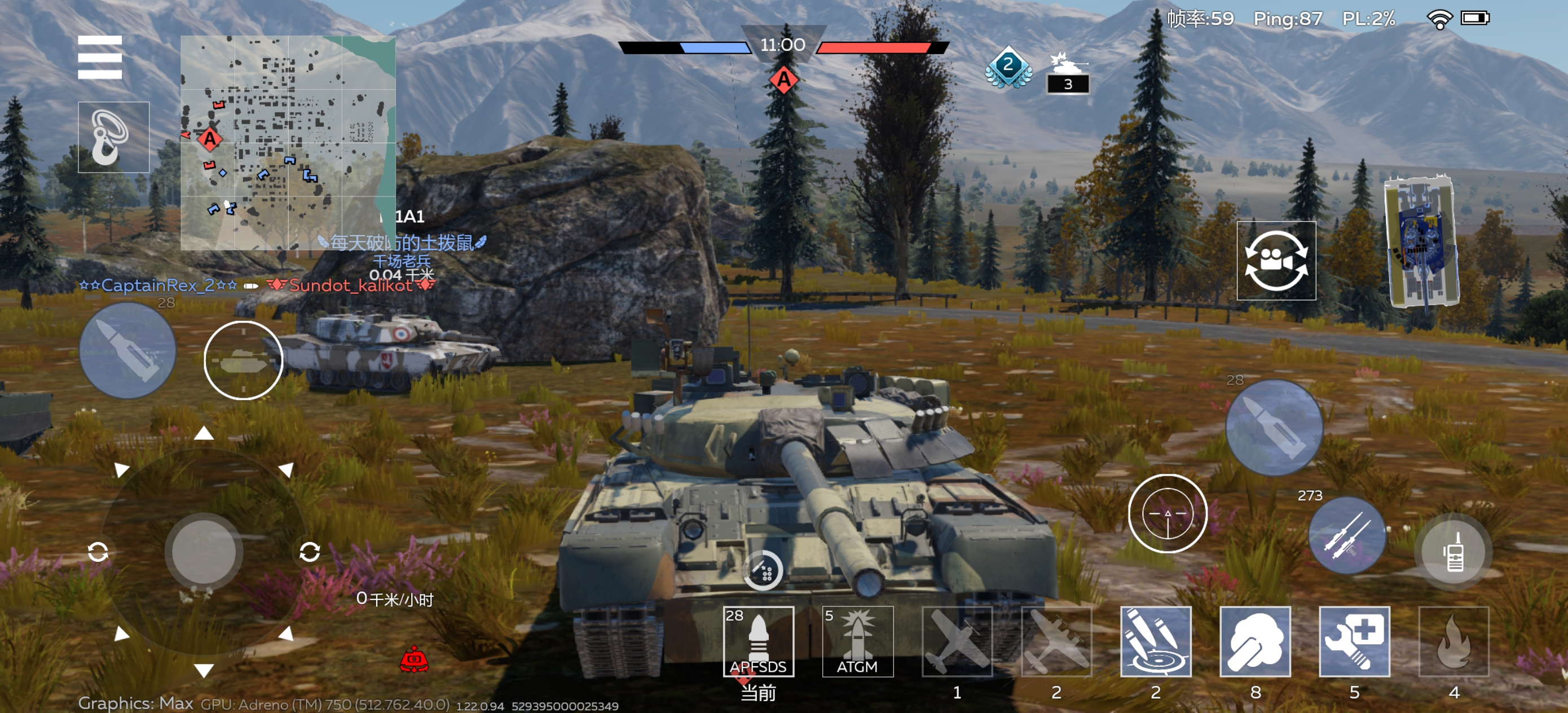
Task: Tap the left-side shell fire button
Action: [128, 351]
